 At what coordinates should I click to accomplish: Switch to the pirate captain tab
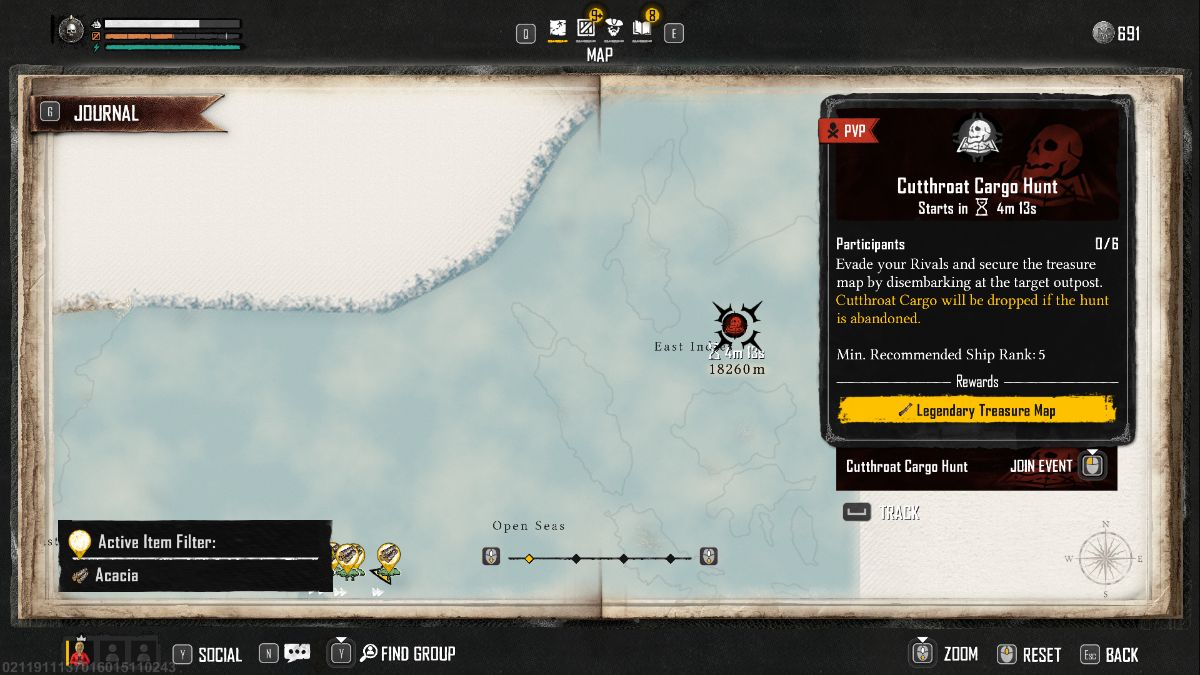[614, 30]
